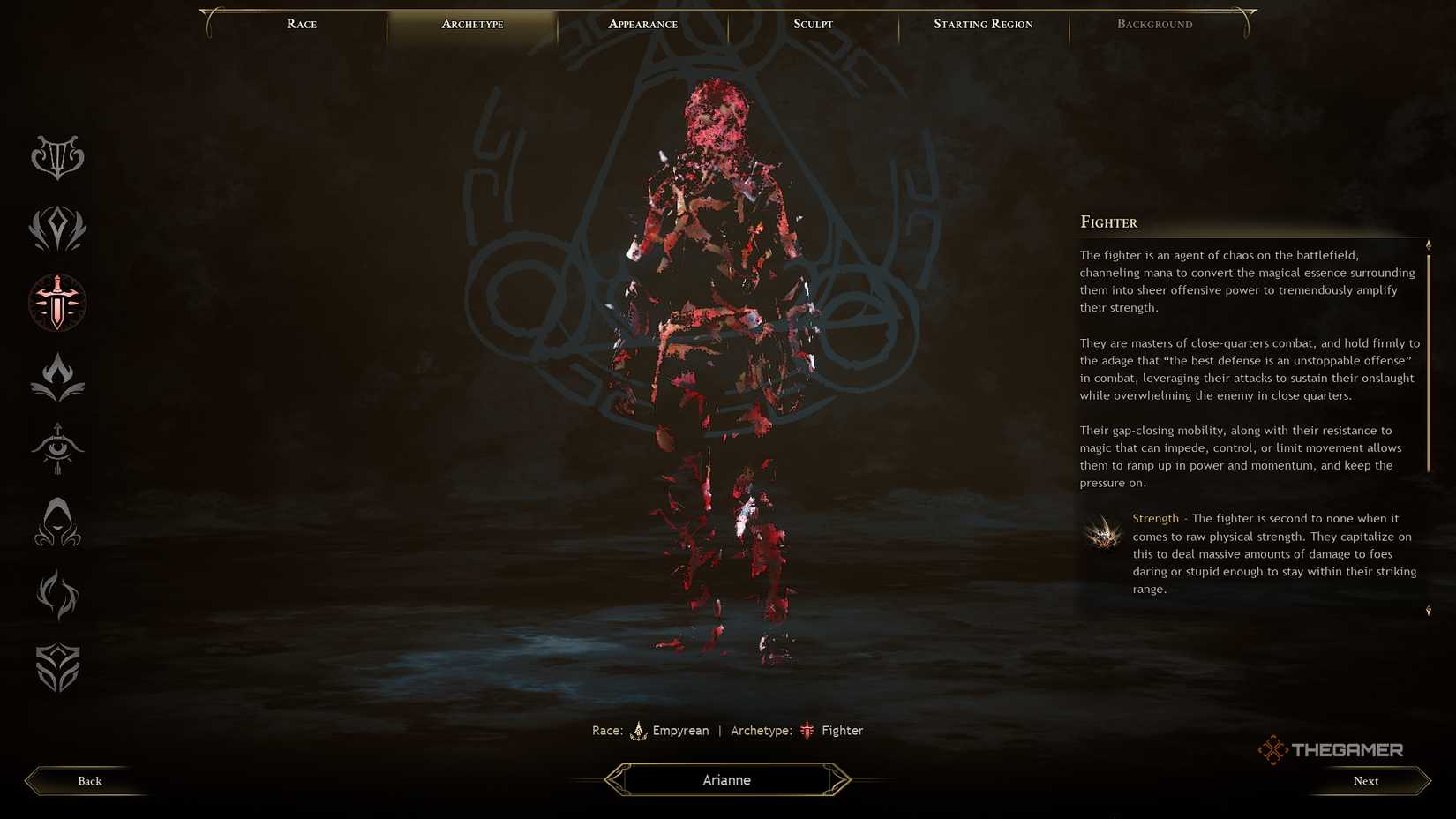Switch to the Appearance tab
This screenshot has width=1456, height=819.
pos(642,24)
